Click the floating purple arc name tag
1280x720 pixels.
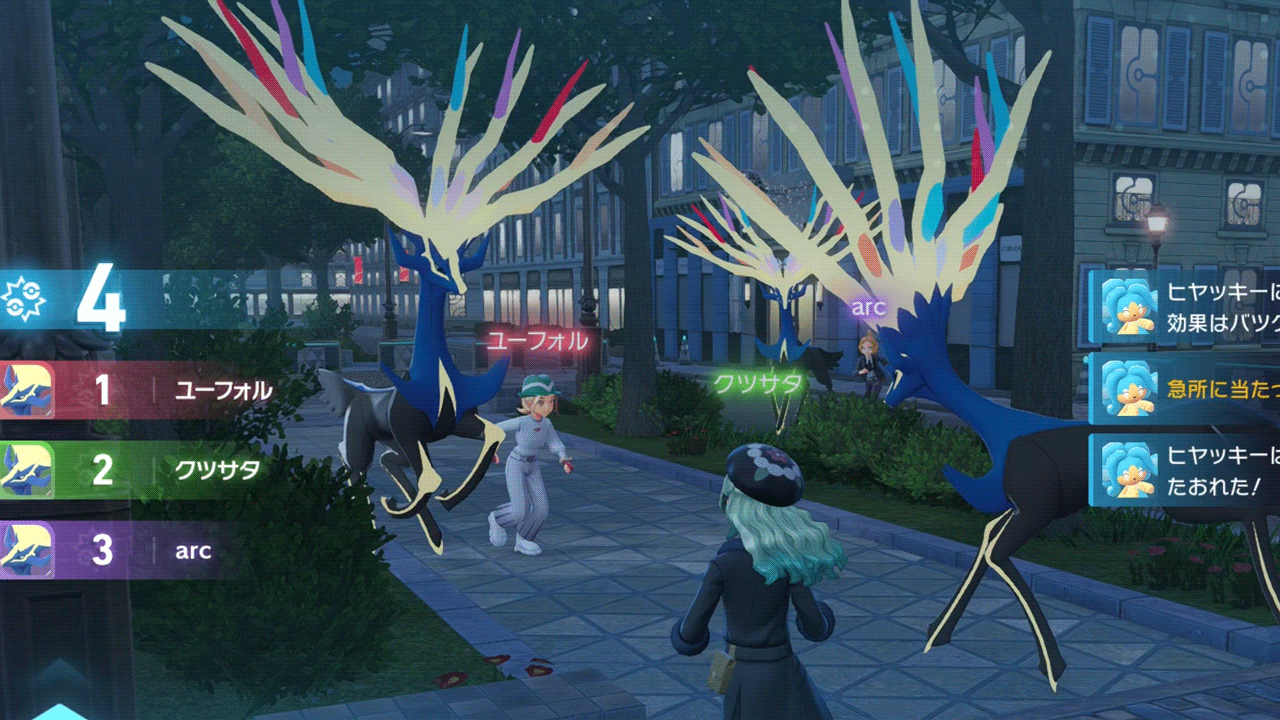pos(868,307)
